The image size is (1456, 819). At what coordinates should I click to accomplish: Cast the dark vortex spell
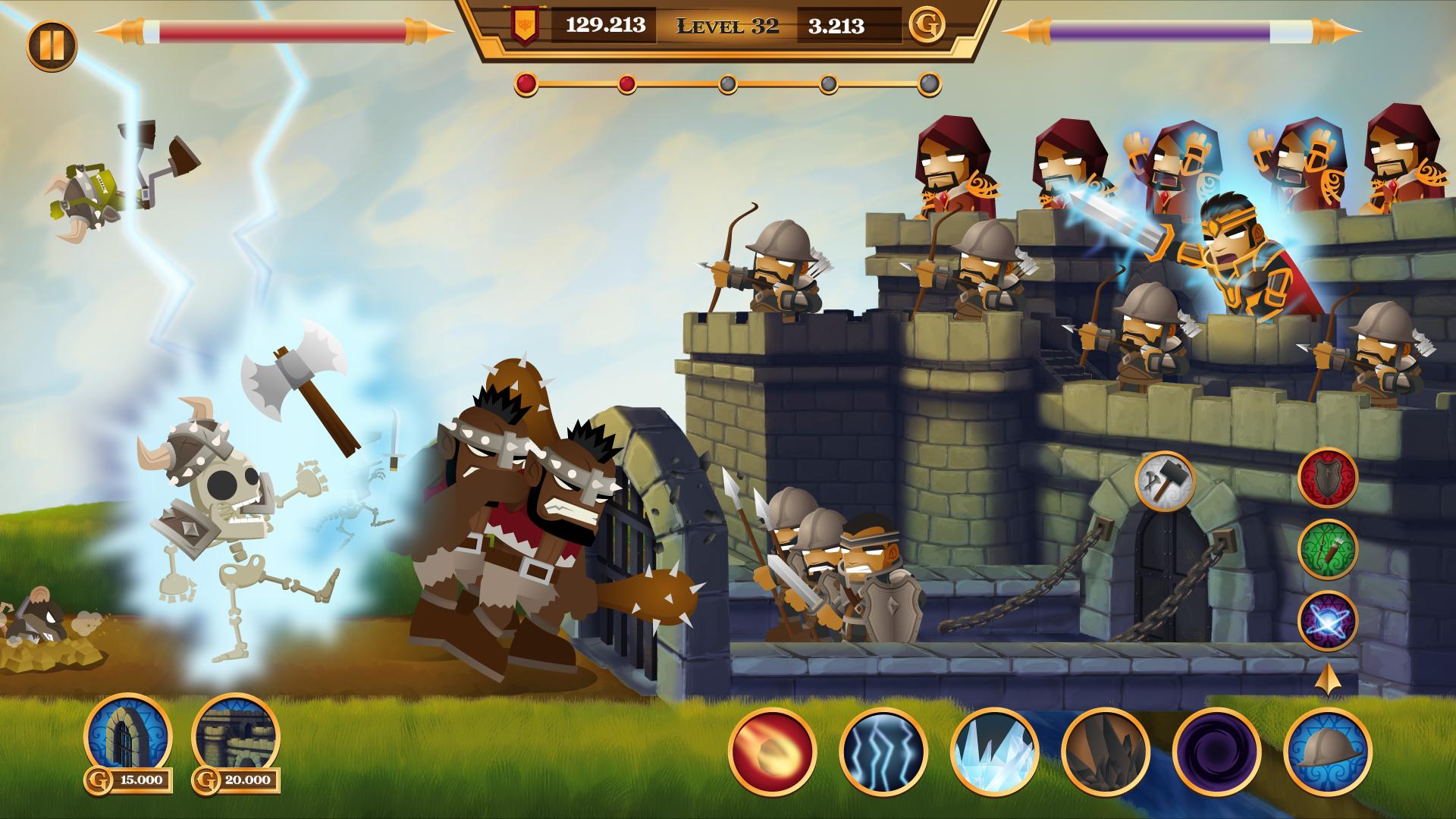tap(1216, 751)
